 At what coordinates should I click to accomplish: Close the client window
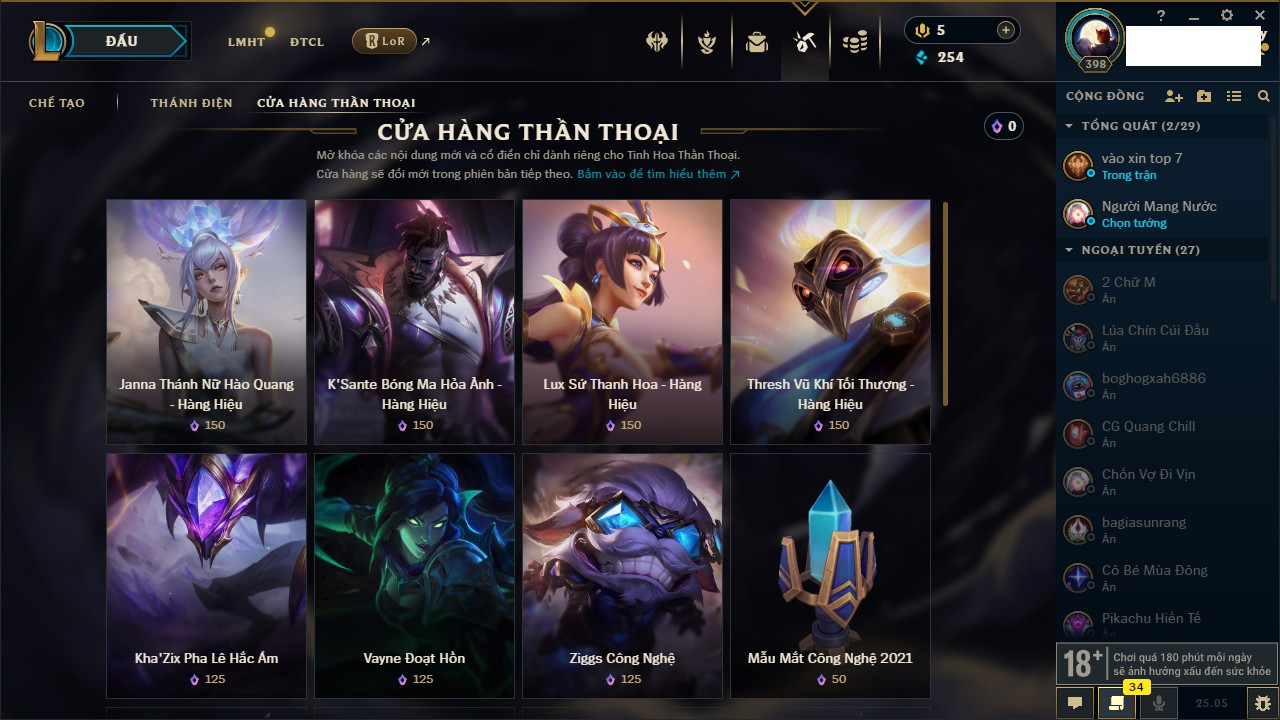1260,16
